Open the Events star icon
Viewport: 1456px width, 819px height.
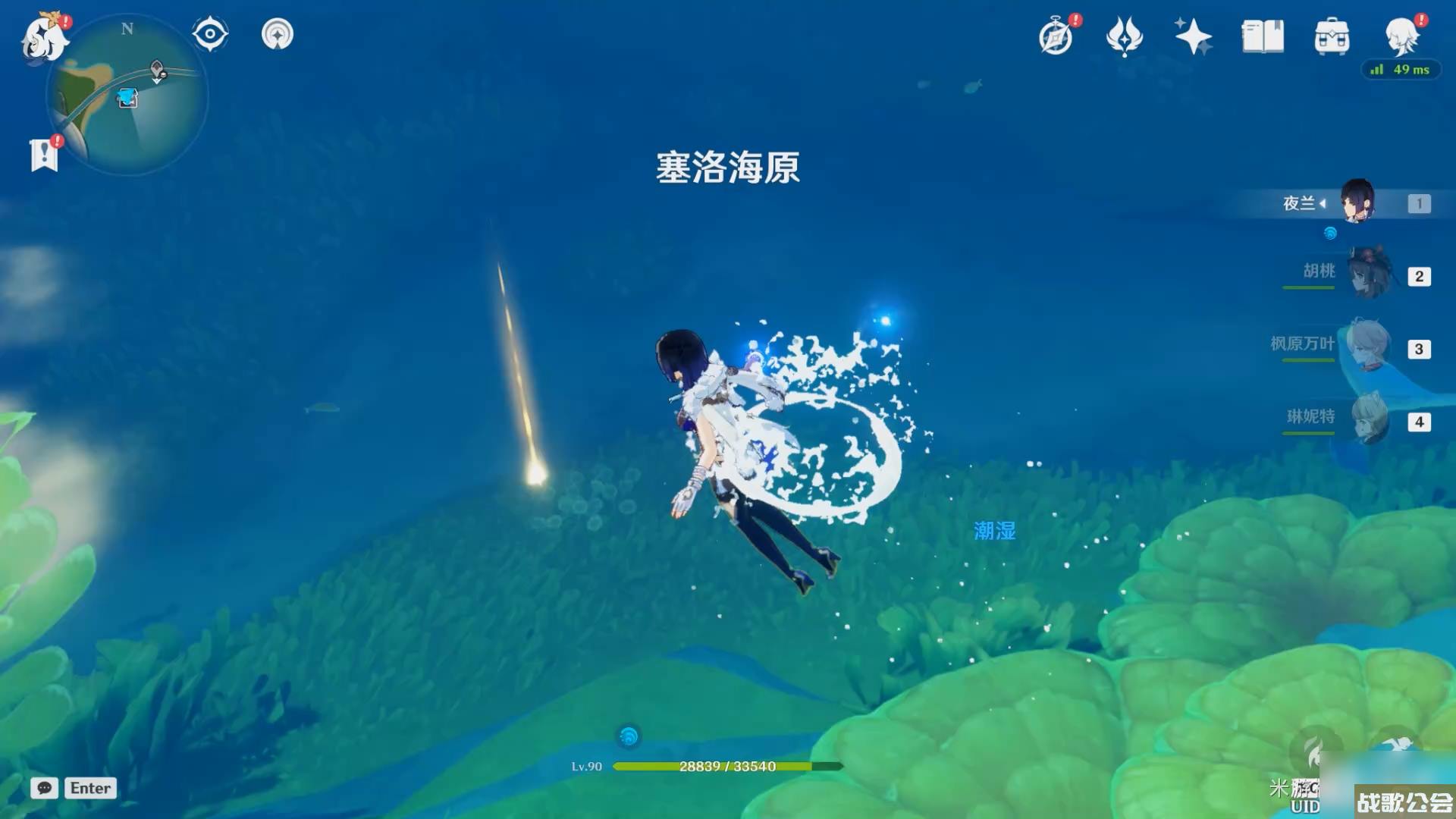1192,36
